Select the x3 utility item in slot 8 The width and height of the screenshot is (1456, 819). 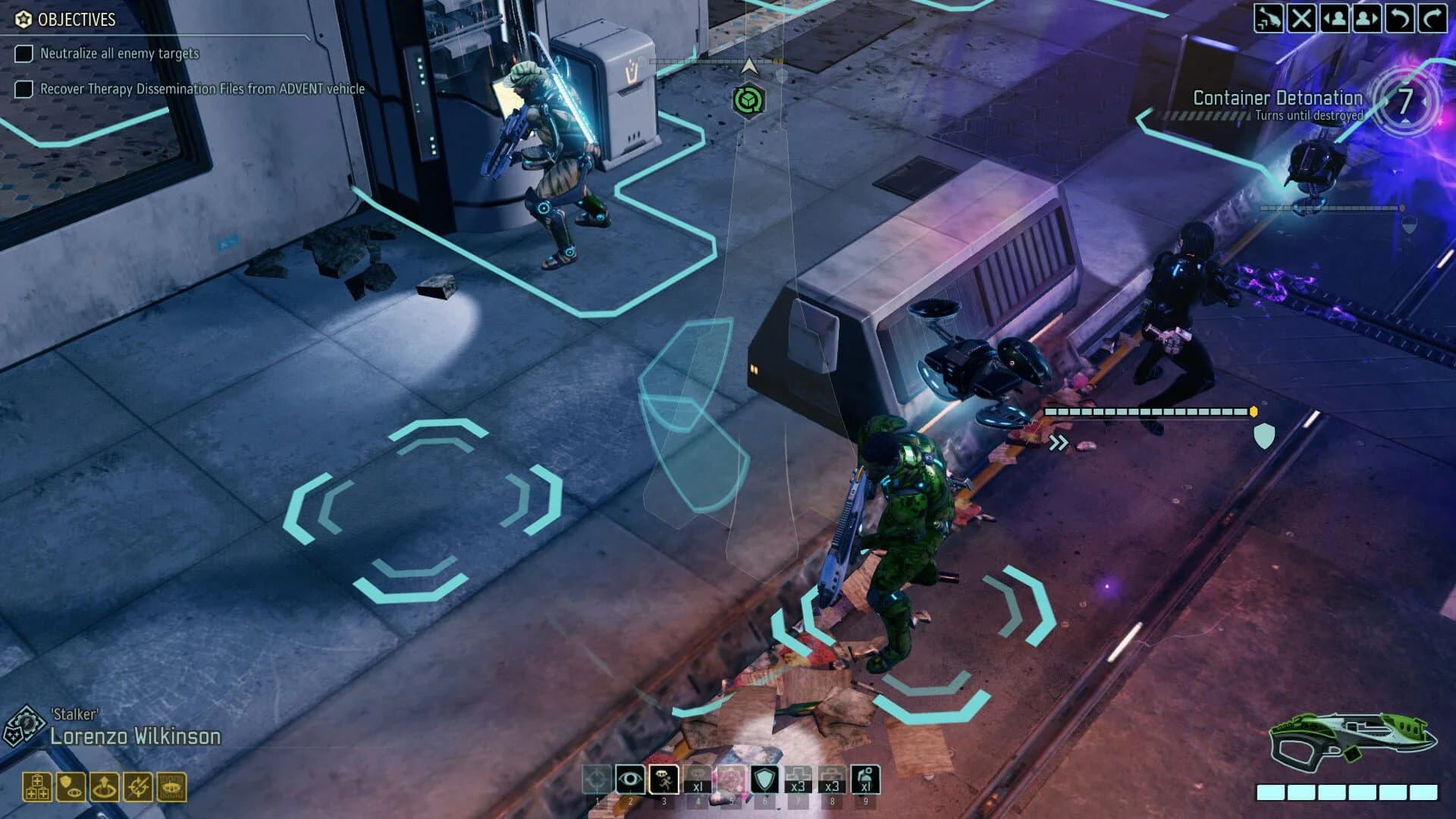(833, 777)
